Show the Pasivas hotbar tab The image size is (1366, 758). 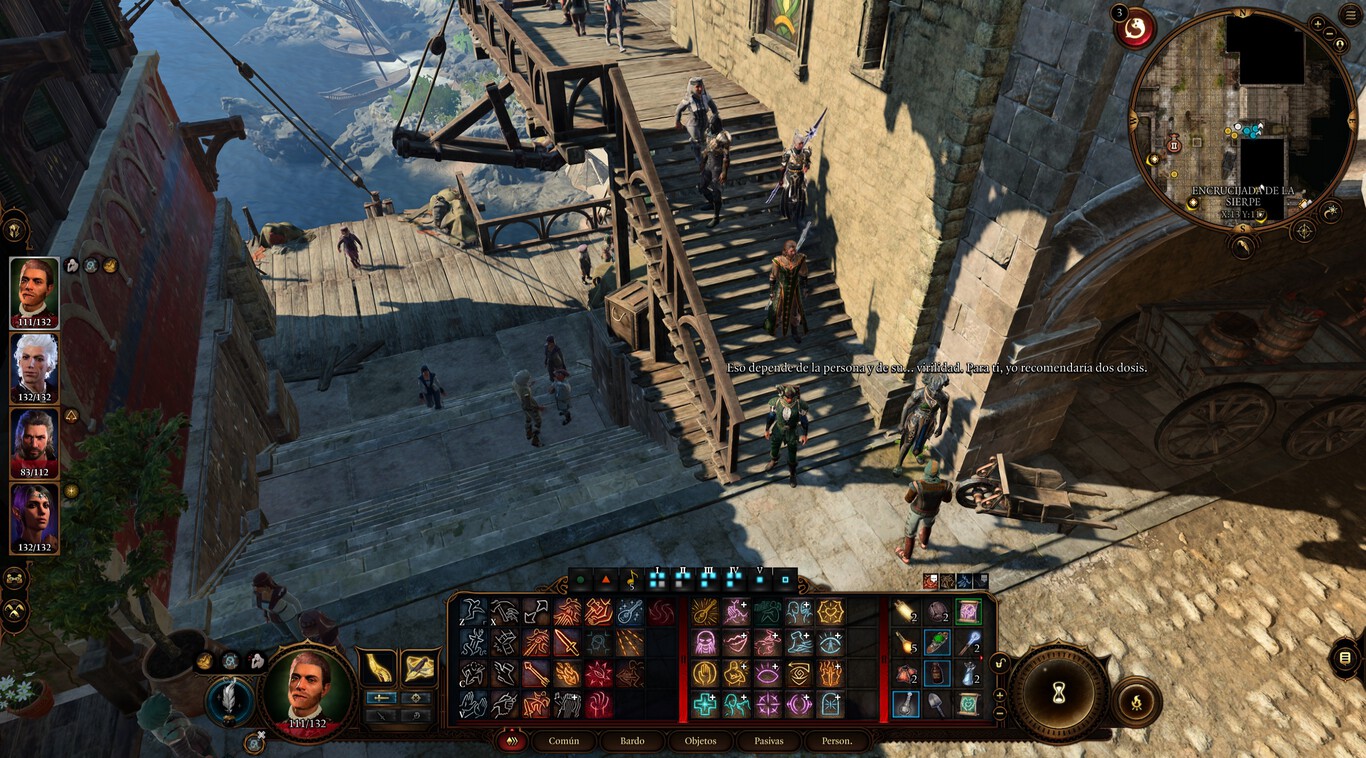769,741
